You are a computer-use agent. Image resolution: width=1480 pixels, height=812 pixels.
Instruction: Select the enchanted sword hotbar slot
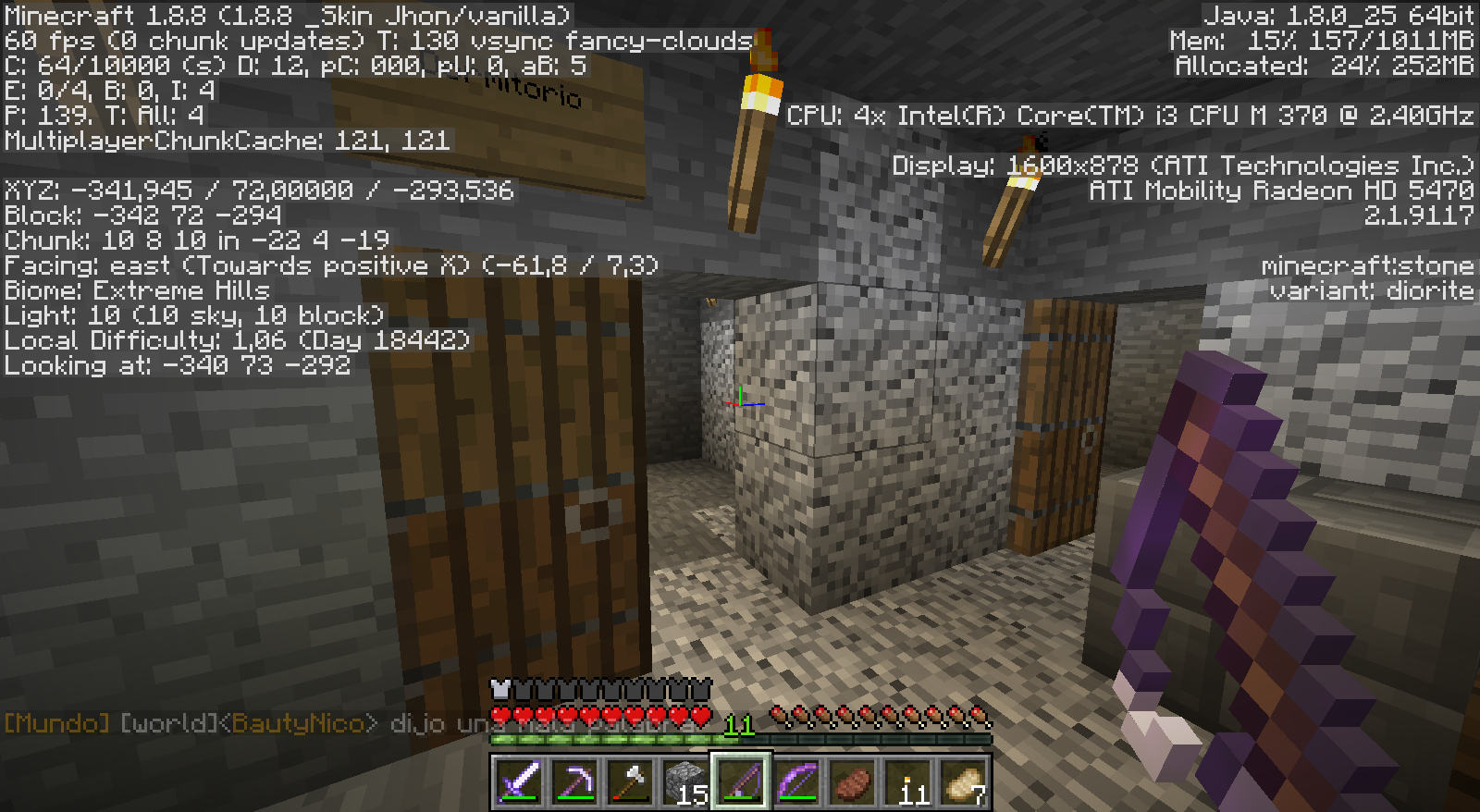[x=519, y=782]
